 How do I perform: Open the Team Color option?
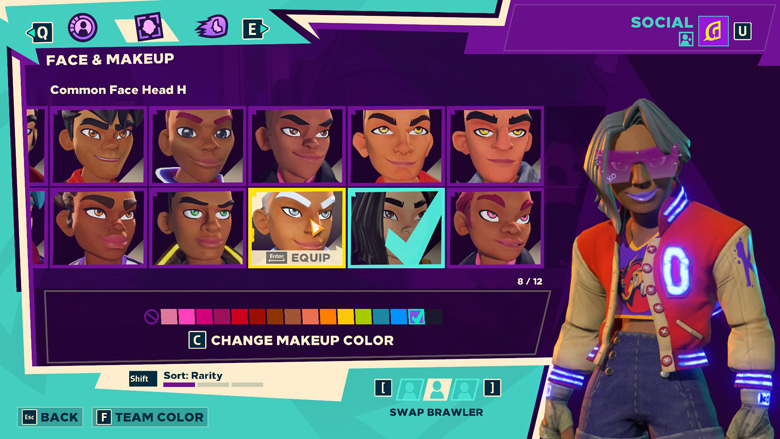(150, 417)
